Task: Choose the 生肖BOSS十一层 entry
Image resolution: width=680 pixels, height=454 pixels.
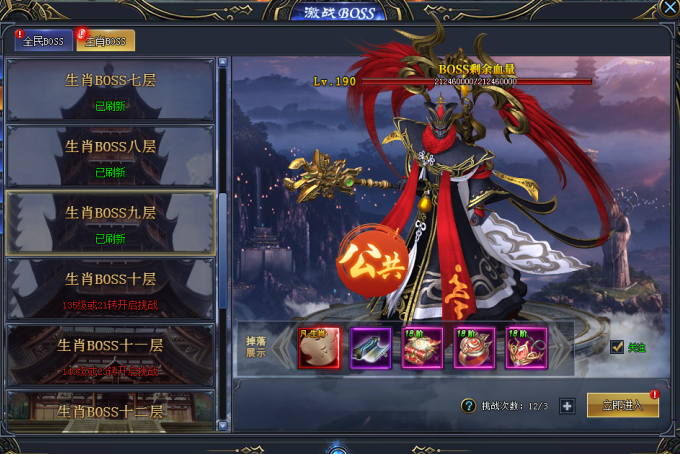Action: (x=110, y=353)
